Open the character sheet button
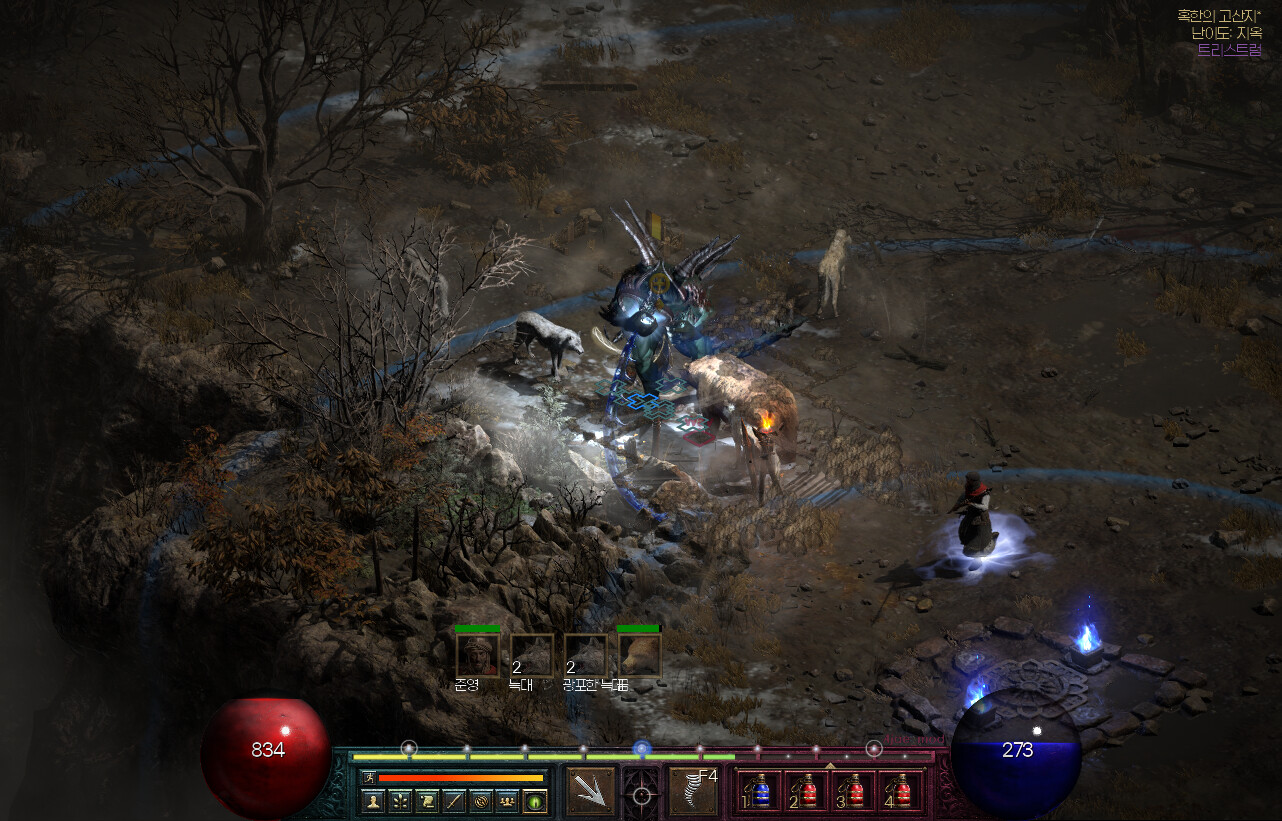 (373, 801)
